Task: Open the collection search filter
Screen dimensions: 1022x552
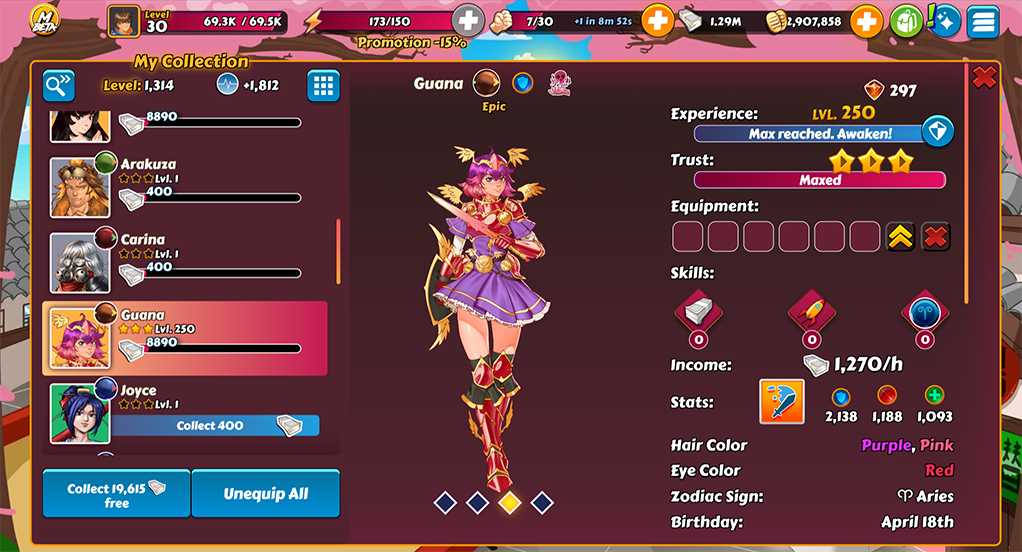Action: [59, 86]
